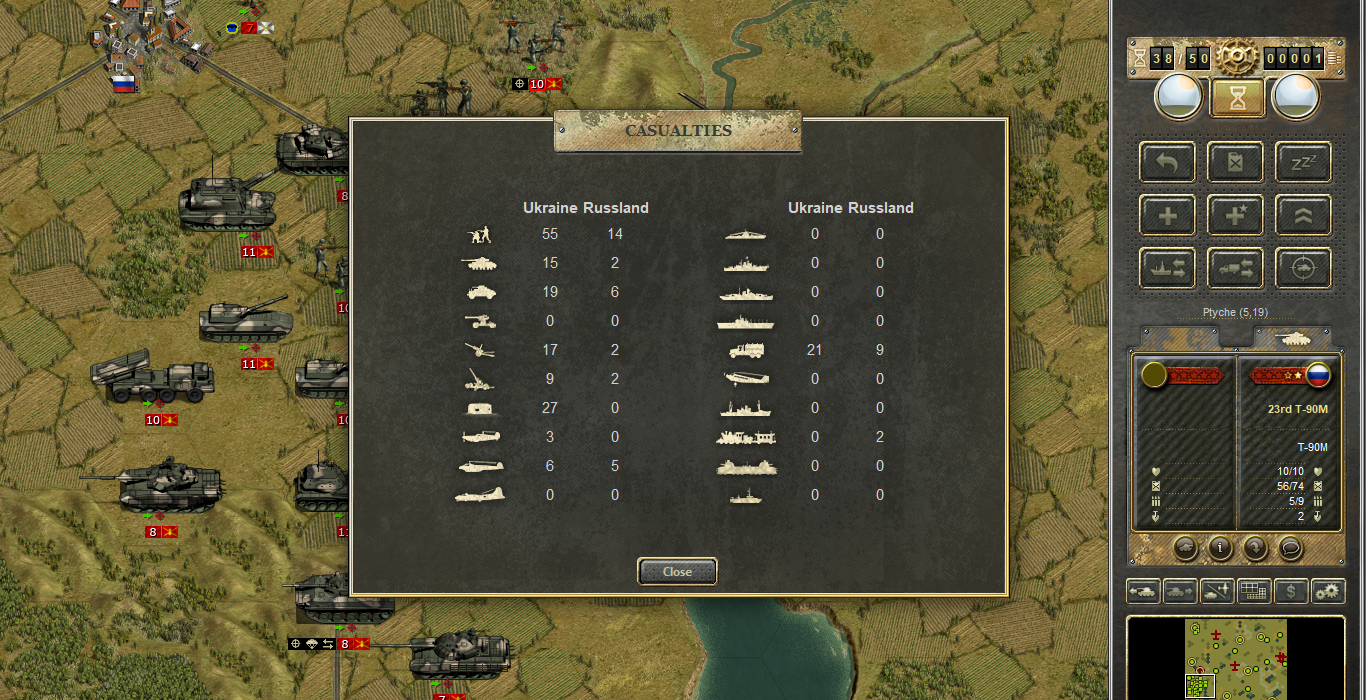Upgrade the unit with the chevron button
Screen dimensions: 1366x700
pyautogui.click(x=1303, y=215)
